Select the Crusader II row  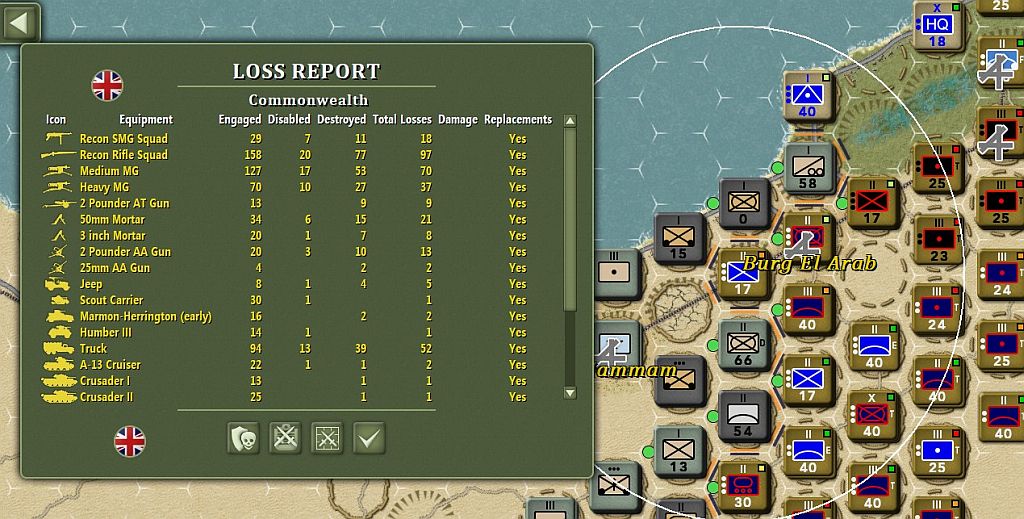click(105, 397)
